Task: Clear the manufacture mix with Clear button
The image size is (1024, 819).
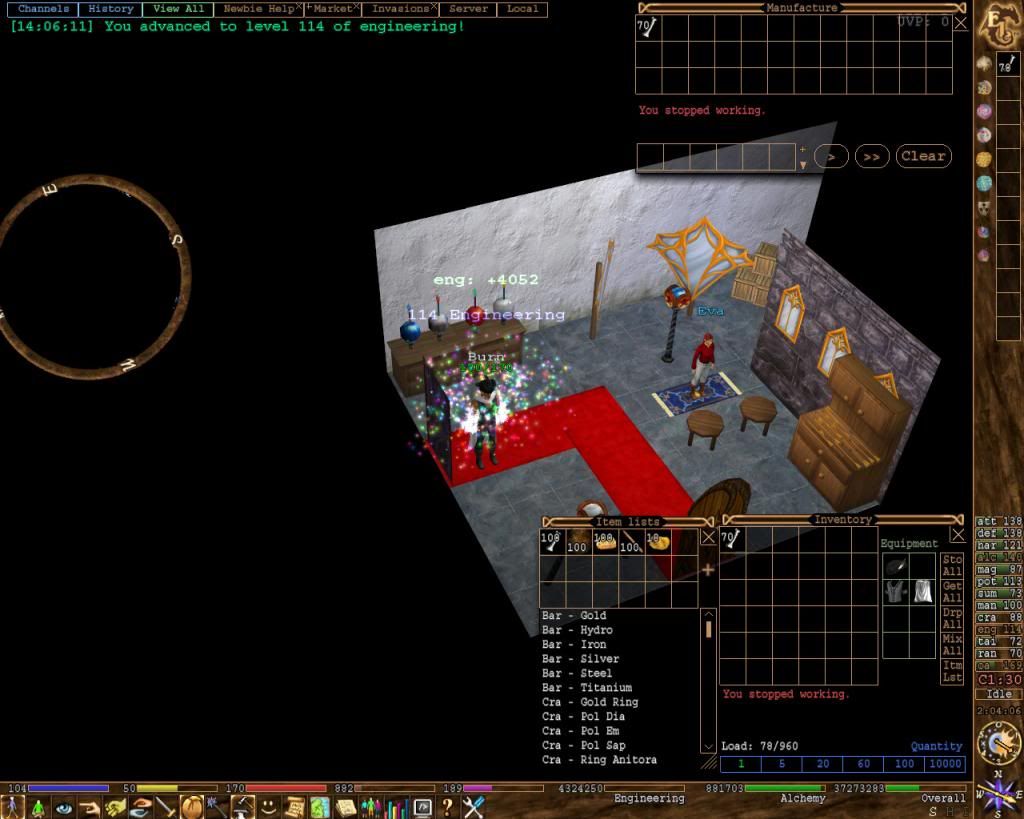Action: [922, 156]
